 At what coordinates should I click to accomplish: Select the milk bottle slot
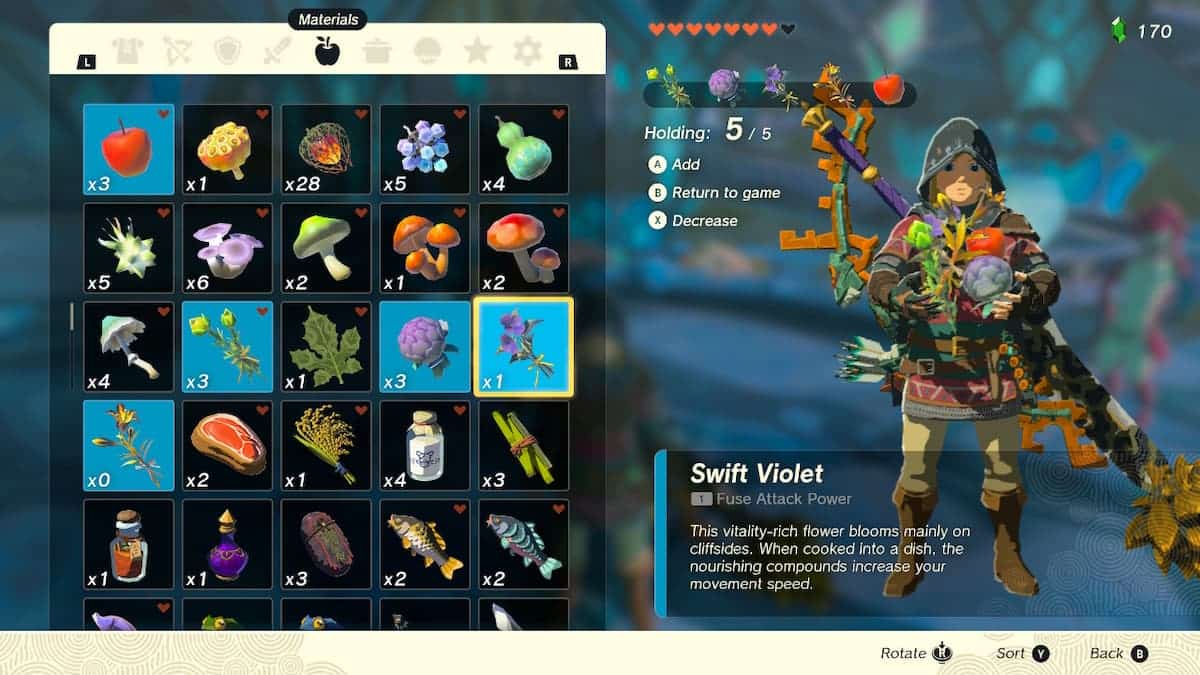coord(425,445)
